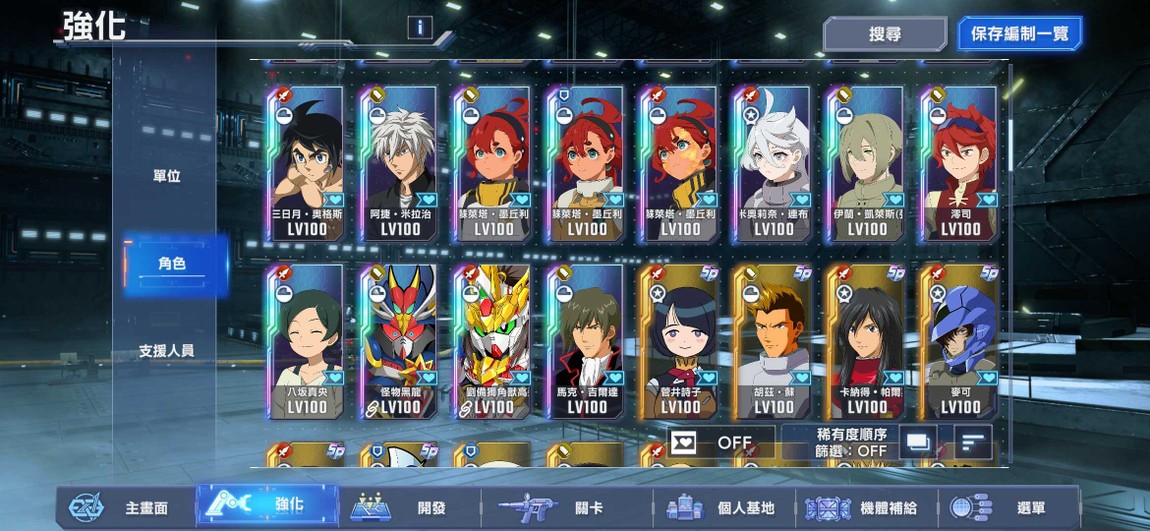
Task: Open the sort order button with bars icon
Action: [x=973, y=441]
